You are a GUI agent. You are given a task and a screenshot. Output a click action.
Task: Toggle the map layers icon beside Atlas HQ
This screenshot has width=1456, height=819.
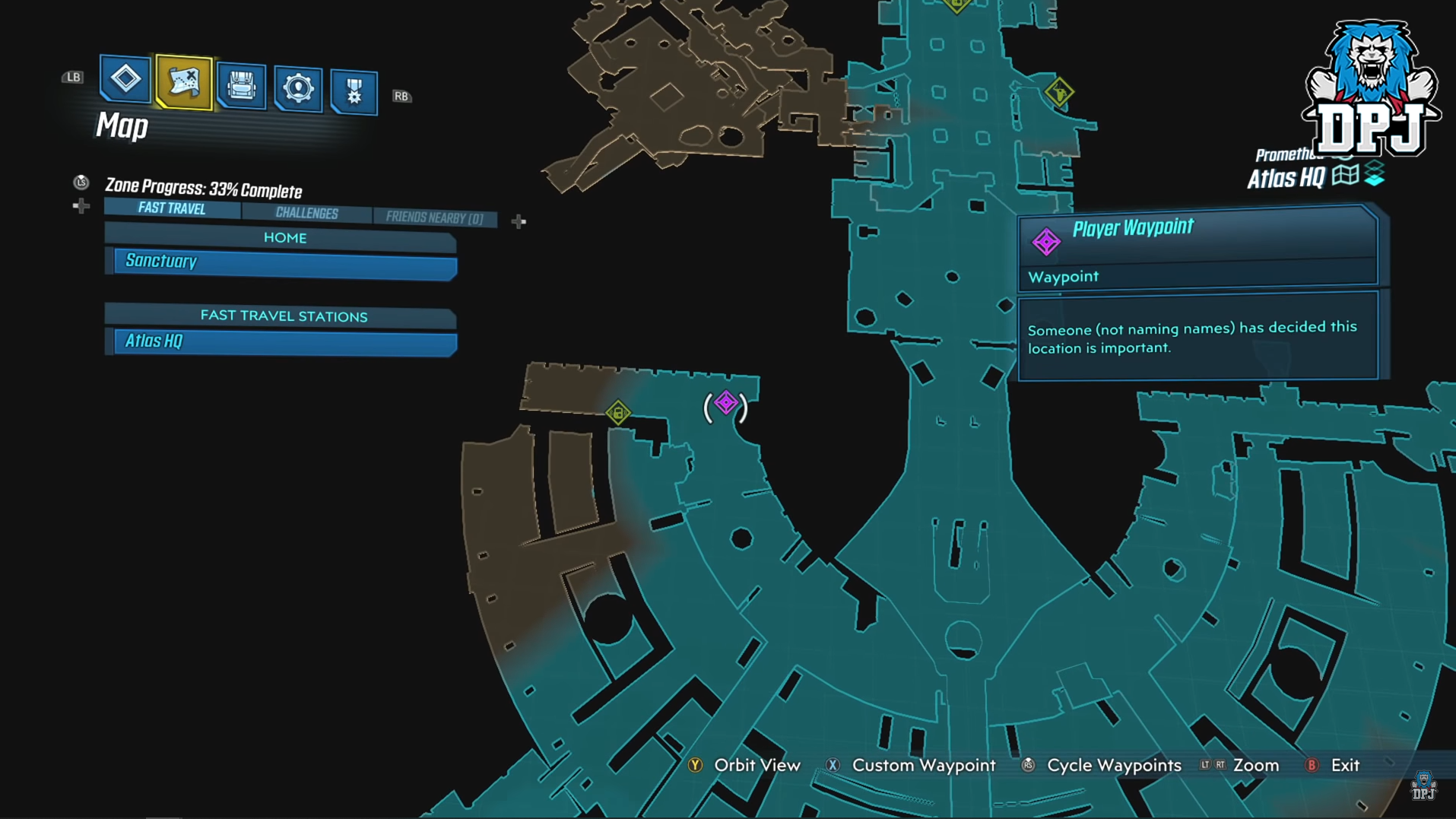point(1374,175)
